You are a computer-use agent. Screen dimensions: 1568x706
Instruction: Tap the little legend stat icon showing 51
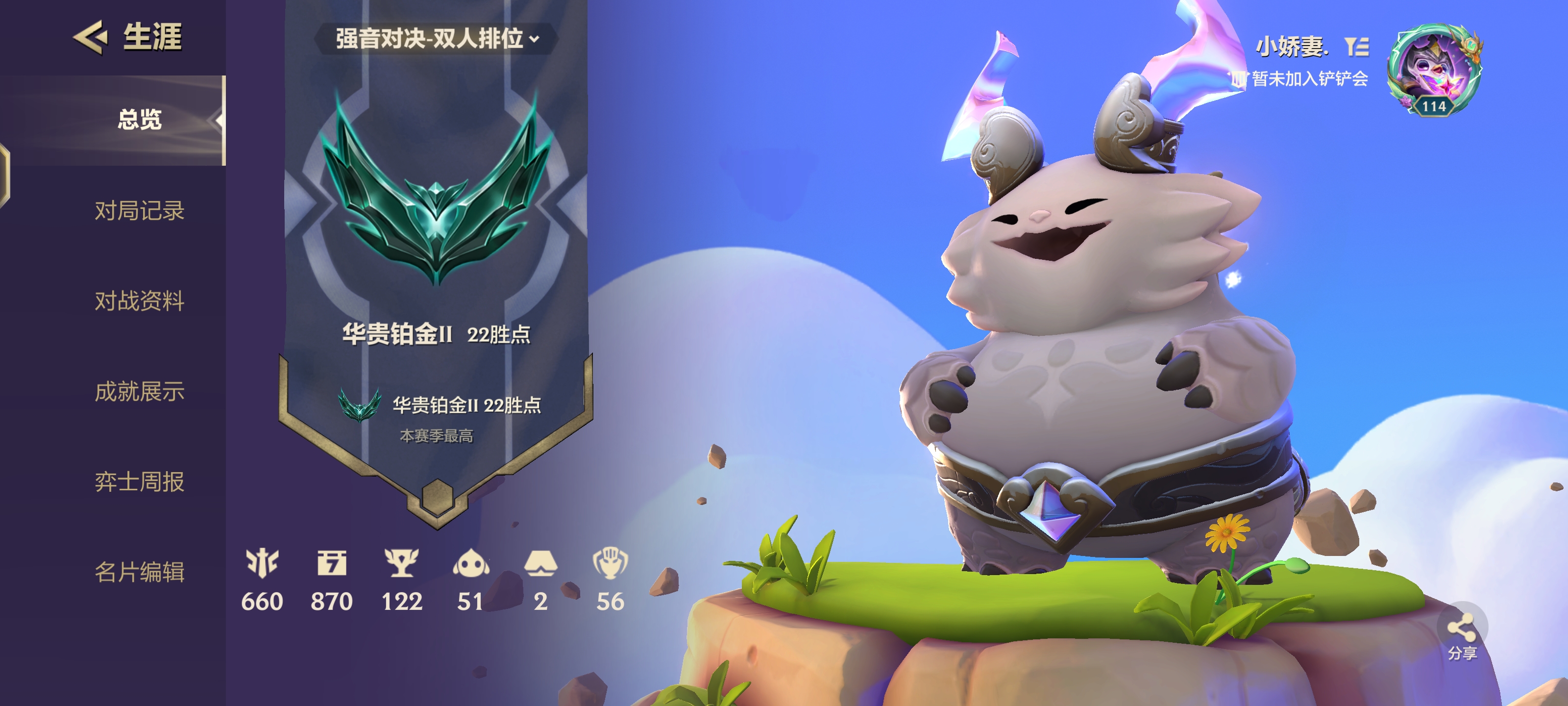pyautogui.click(x=470, y=563)
